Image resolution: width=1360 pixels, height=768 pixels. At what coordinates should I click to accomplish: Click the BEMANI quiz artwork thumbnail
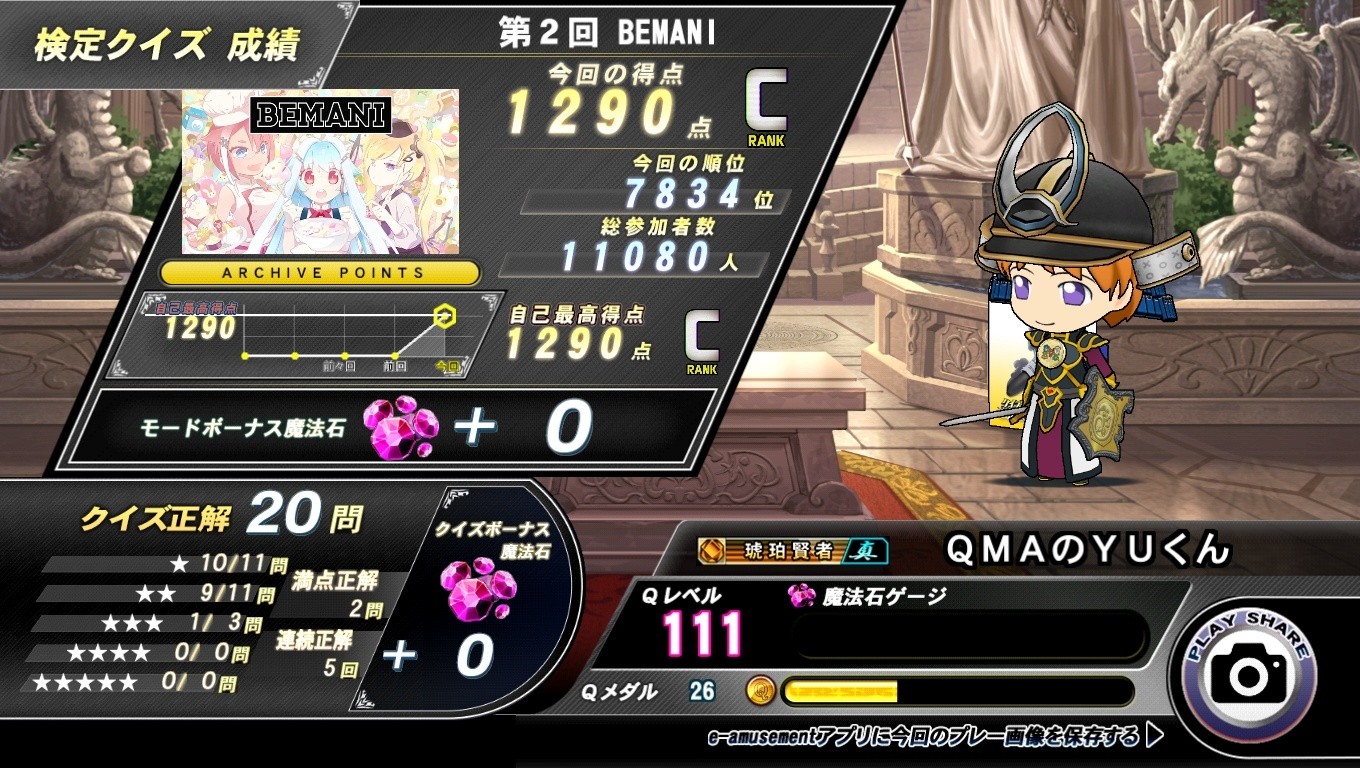320,172
